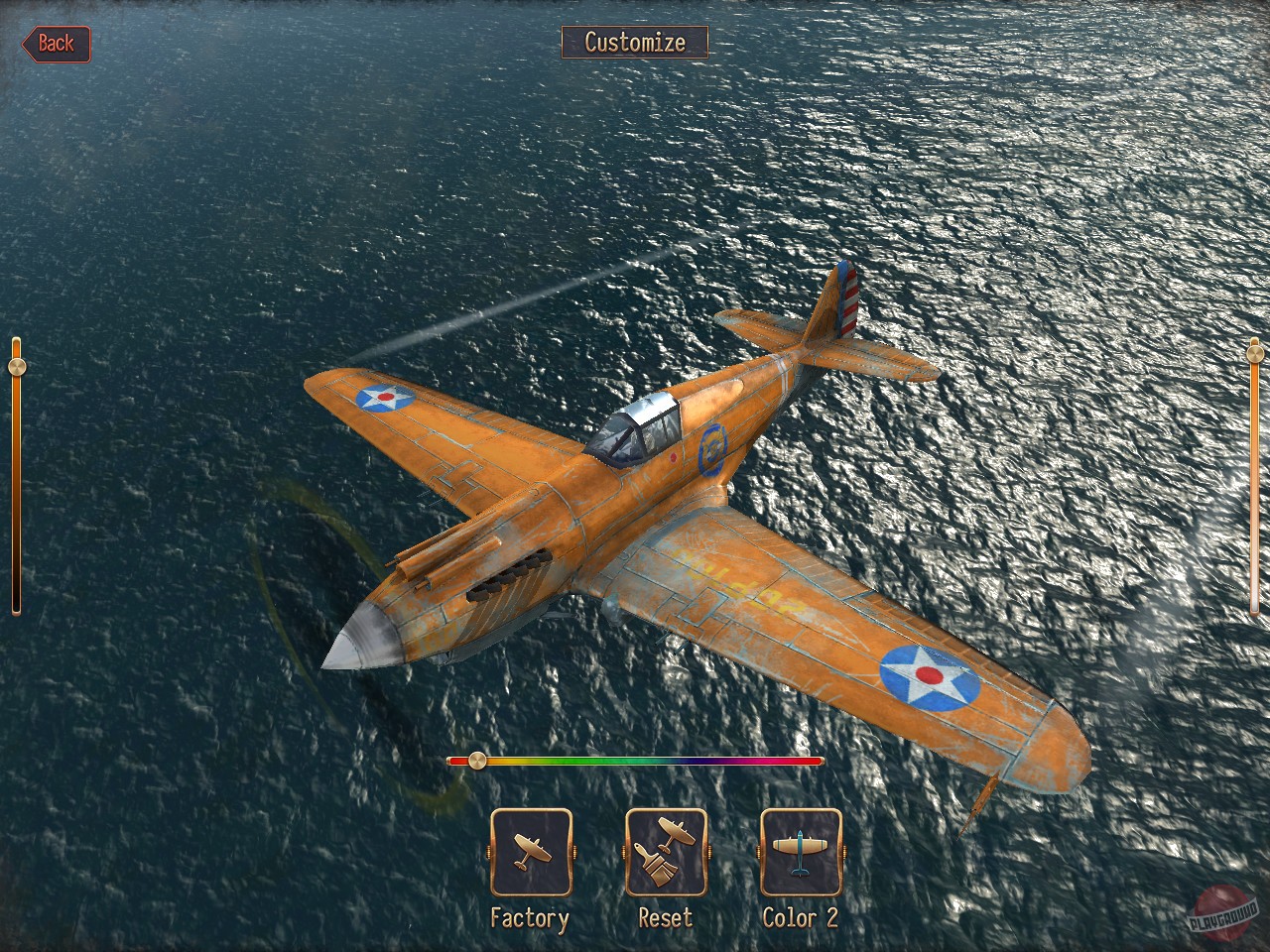Click the back arrow emblem

(x=55, y=43)
